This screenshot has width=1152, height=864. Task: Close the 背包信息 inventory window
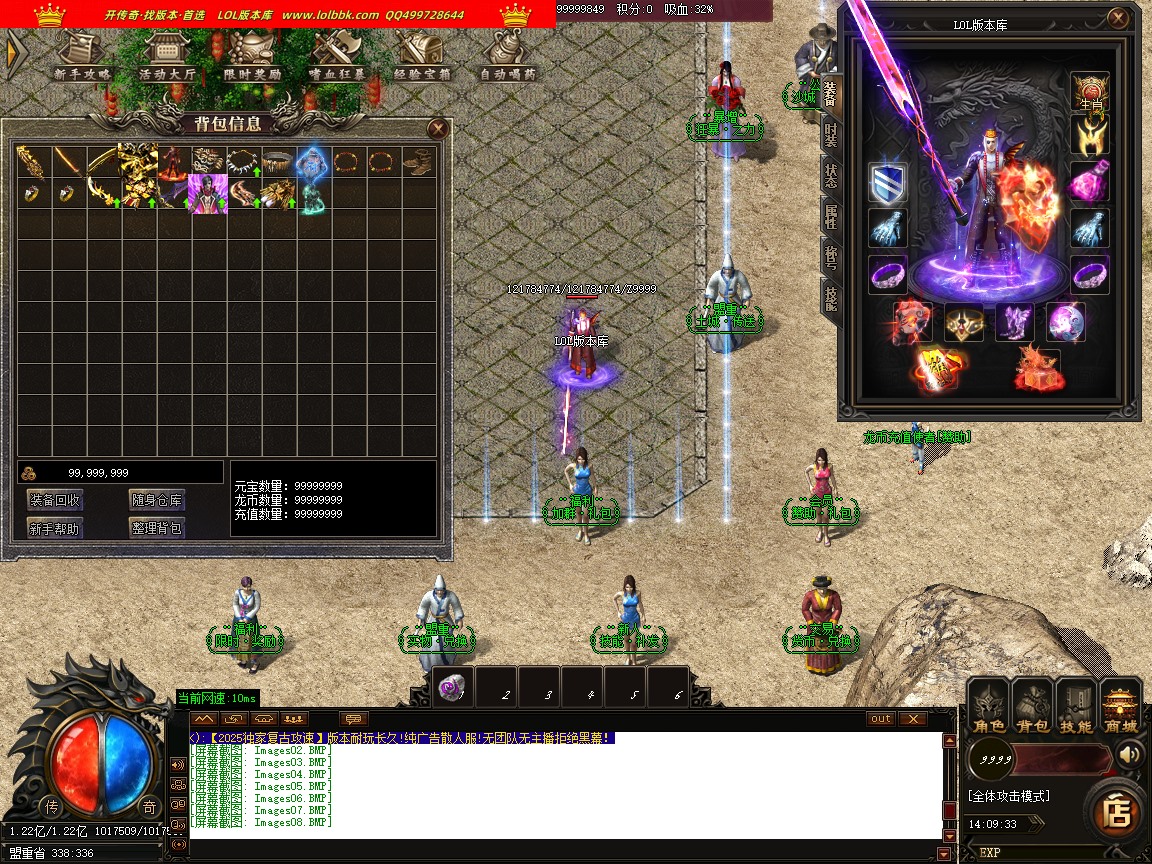(437, 128)
